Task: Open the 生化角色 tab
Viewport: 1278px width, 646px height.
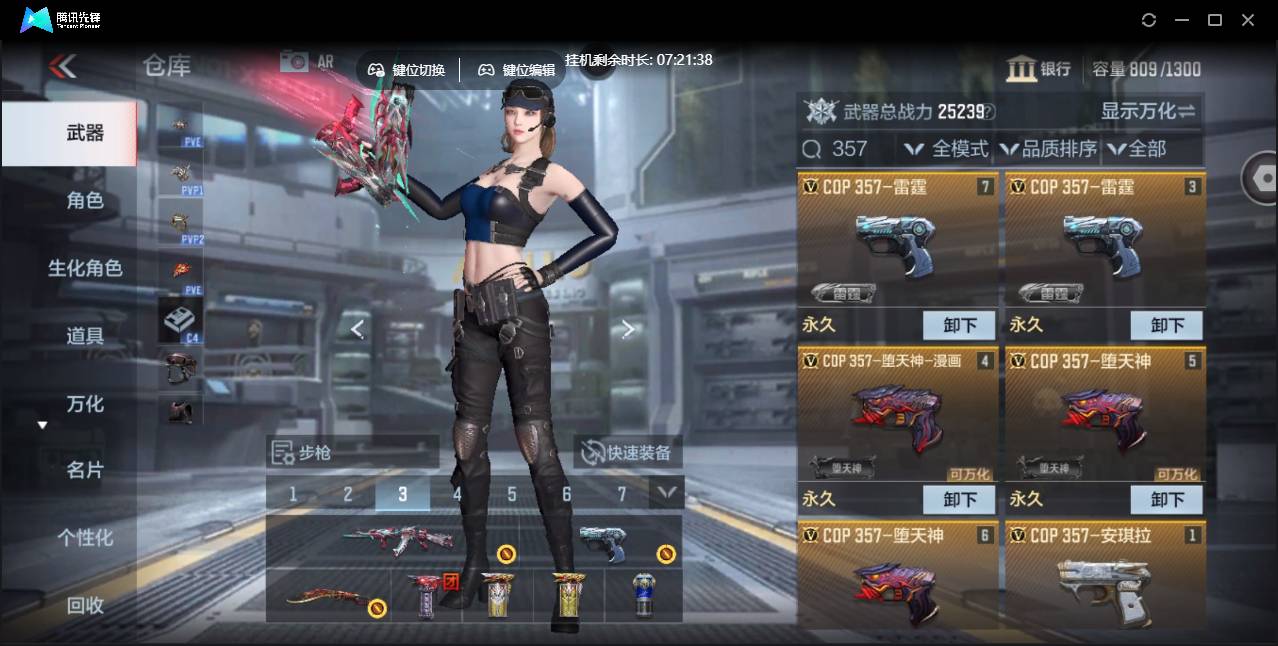Action: pyautogui.click(x=85, y=268)
